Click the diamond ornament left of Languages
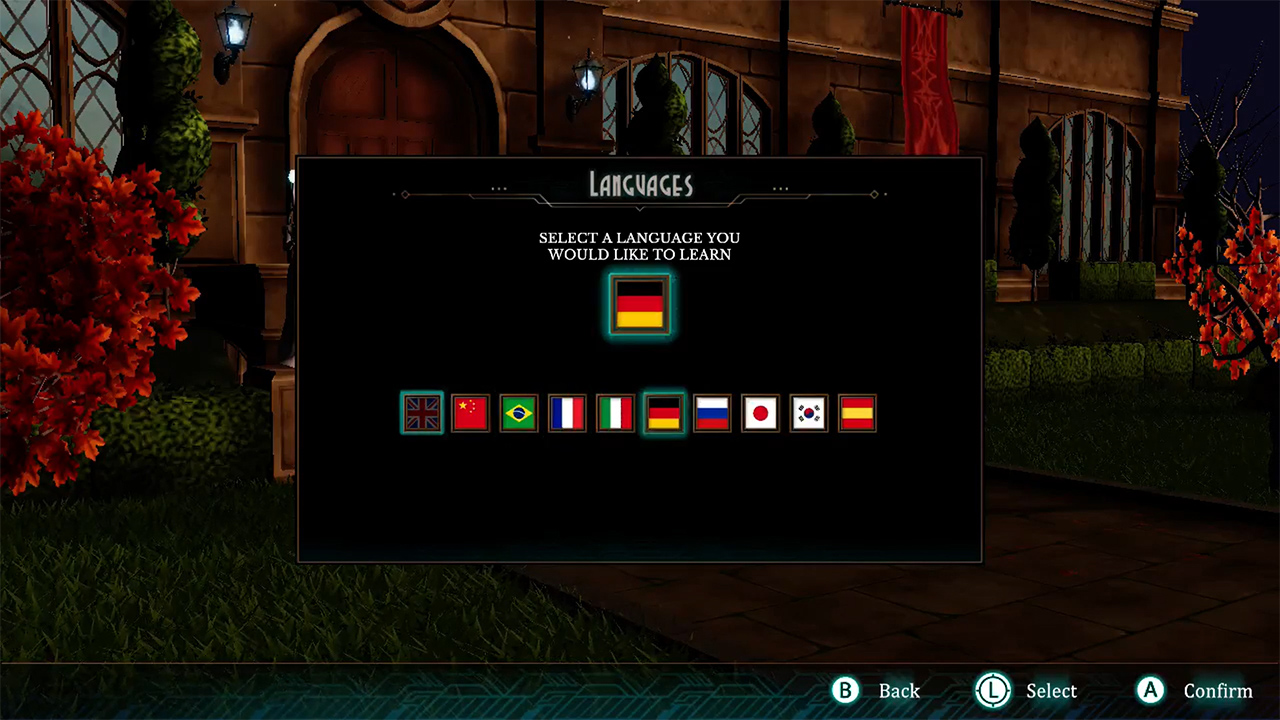The image size is (1280, 720). (404, 194)
